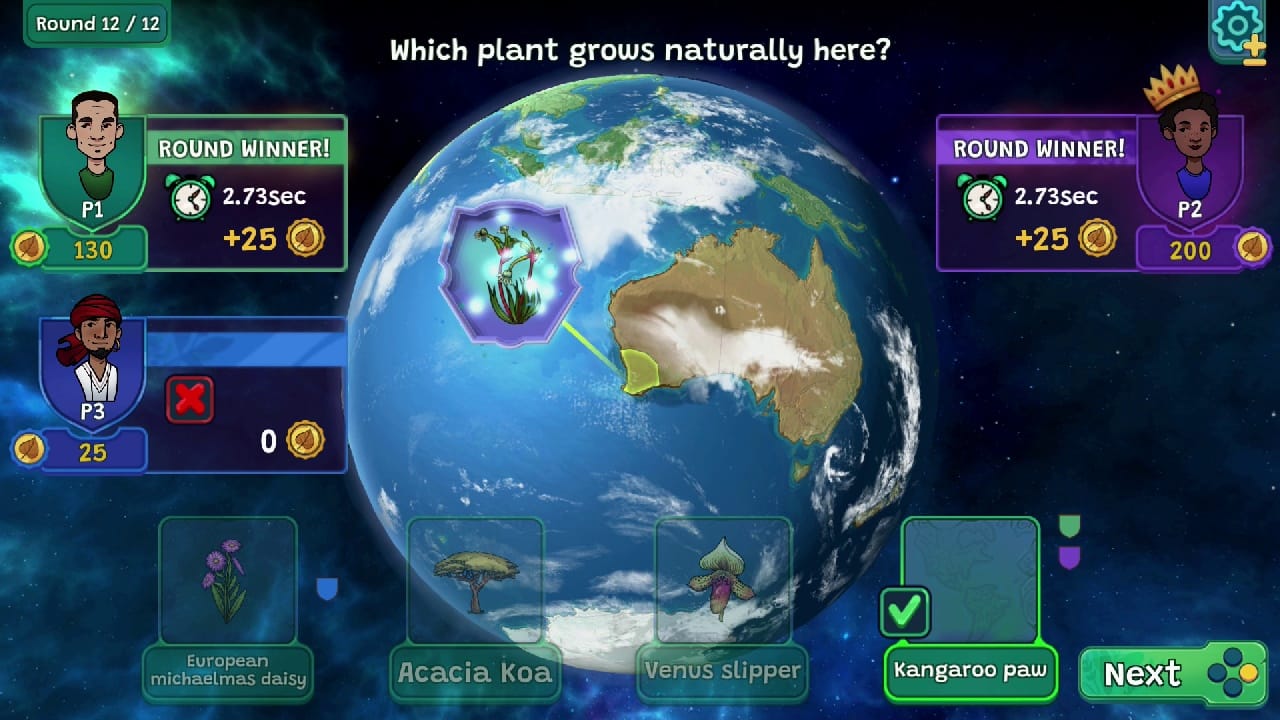Open the settings gear menu
The width and height of the screenshot is (1280, 720).
[x=1236, y=27]
